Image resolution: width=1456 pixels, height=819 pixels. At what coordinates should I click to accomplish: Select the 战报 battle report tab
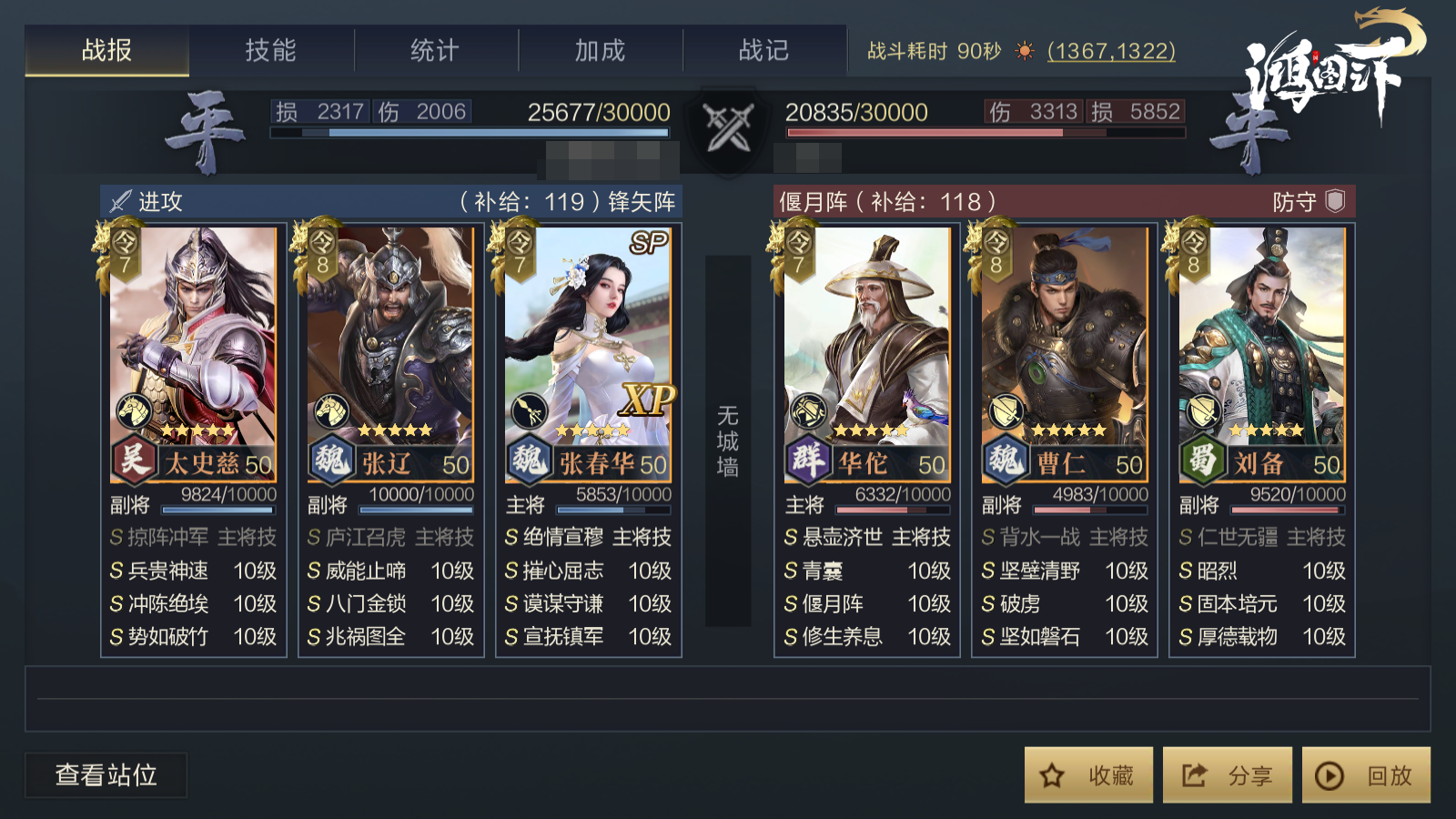(x=106, y=50)
